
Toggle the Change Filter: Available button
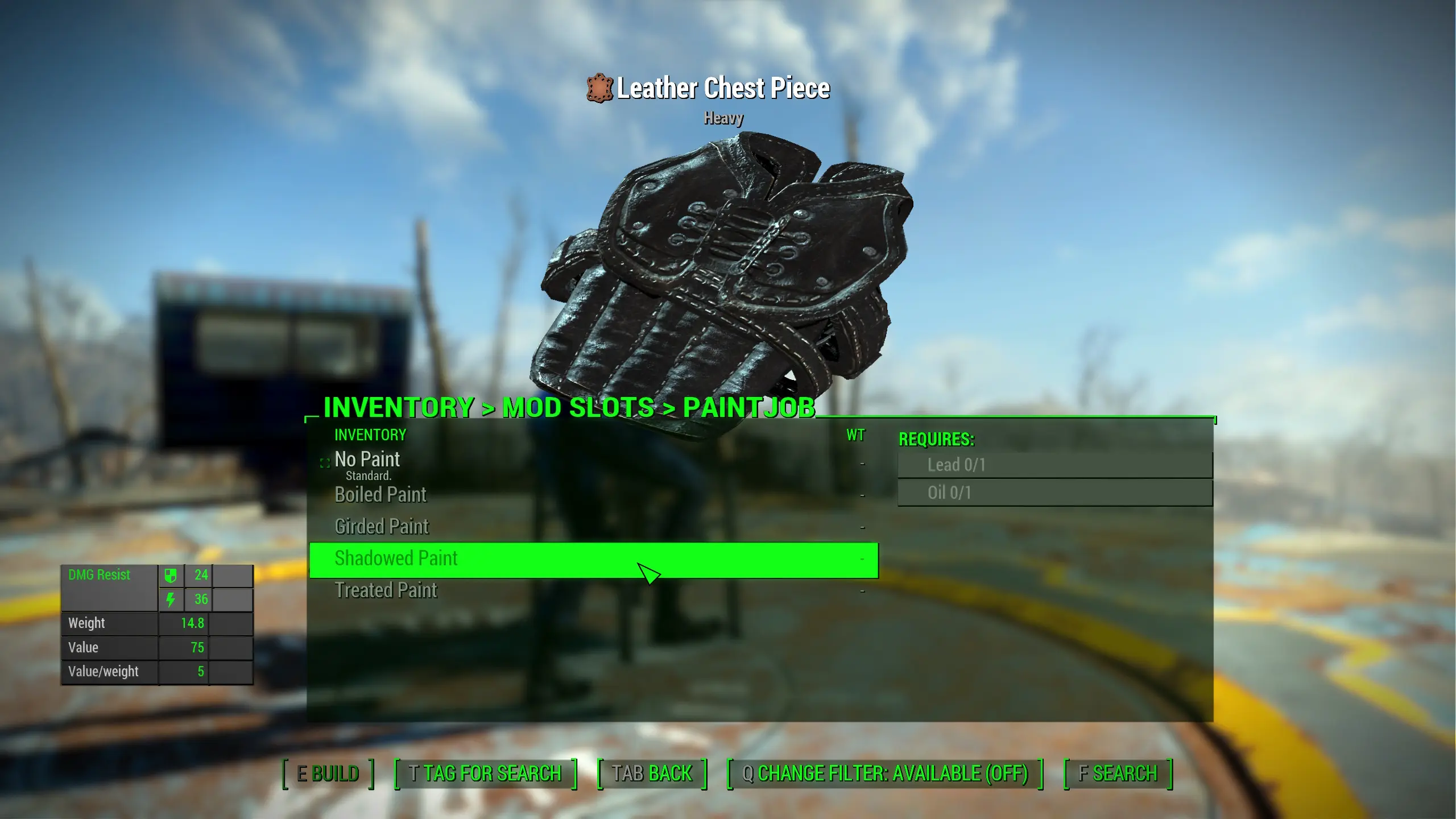(884, 774)
